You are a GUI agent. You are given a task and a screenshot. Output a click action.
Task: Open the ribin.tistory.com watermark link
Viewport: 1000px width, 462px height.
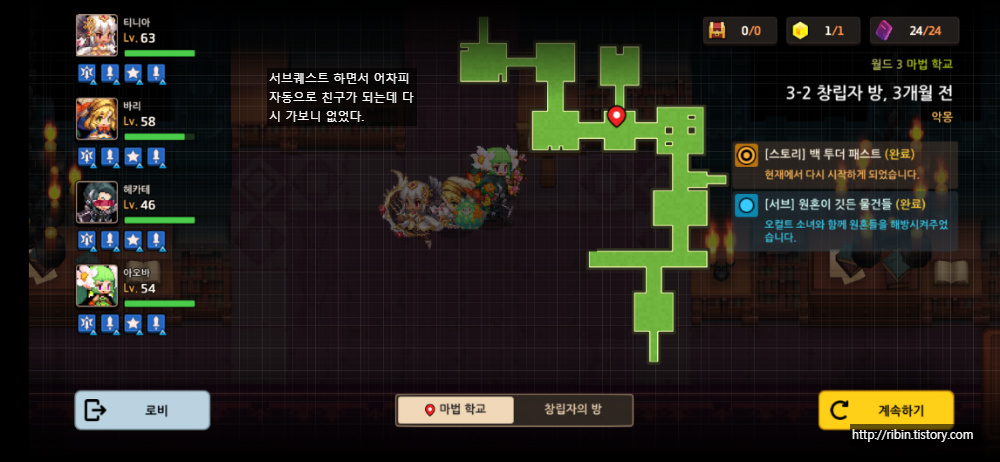912,435
